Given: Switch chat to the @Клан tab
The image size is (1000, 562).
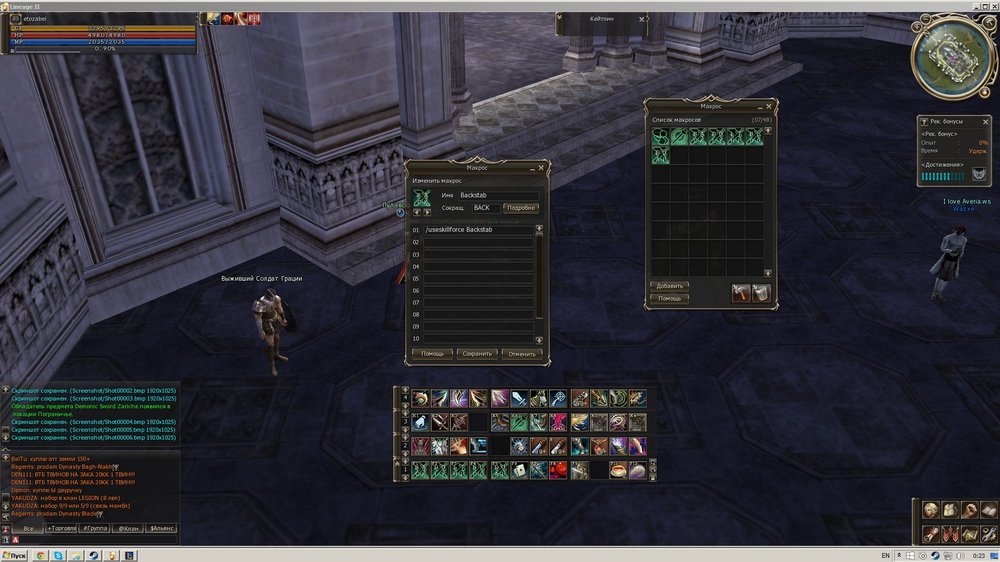Looking at the screenshot, I should pos(128,528).
